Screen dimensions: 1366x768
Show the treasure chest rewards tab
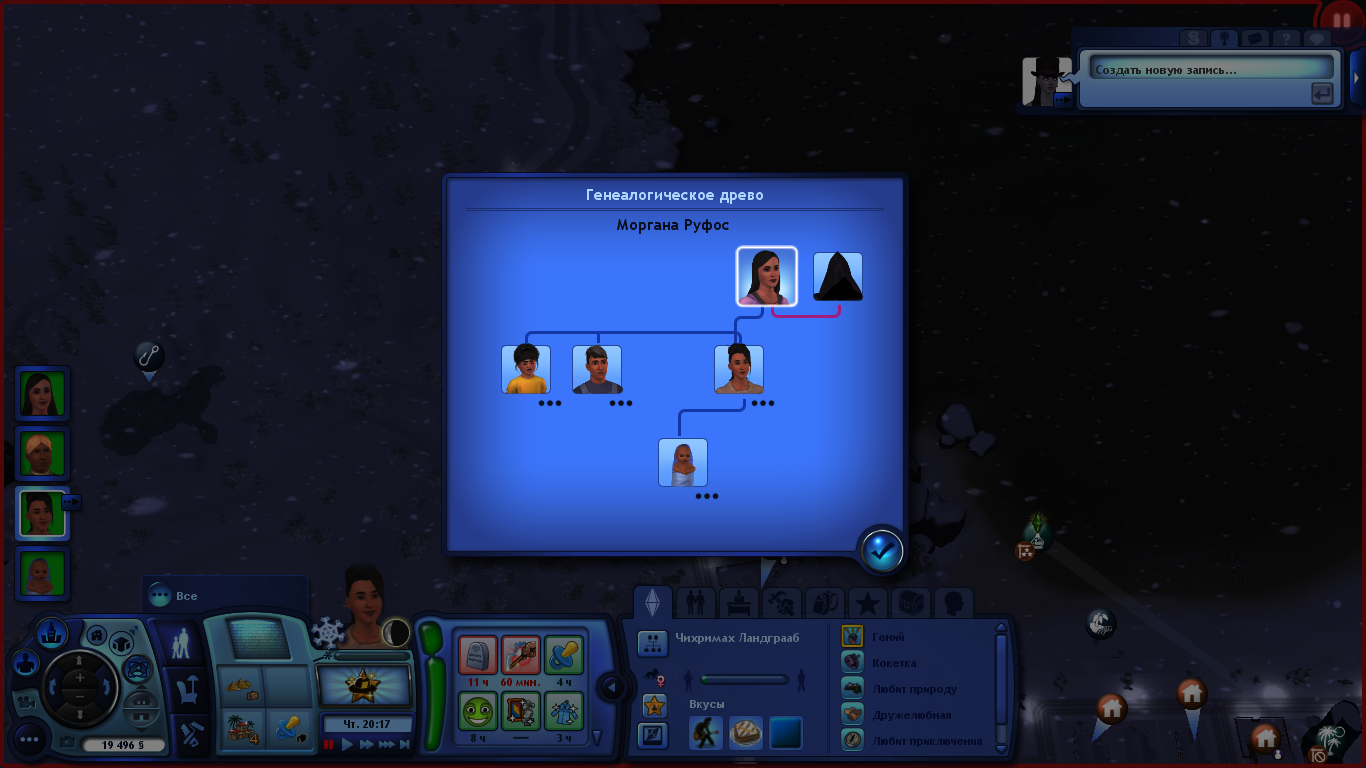pos(910,603)
